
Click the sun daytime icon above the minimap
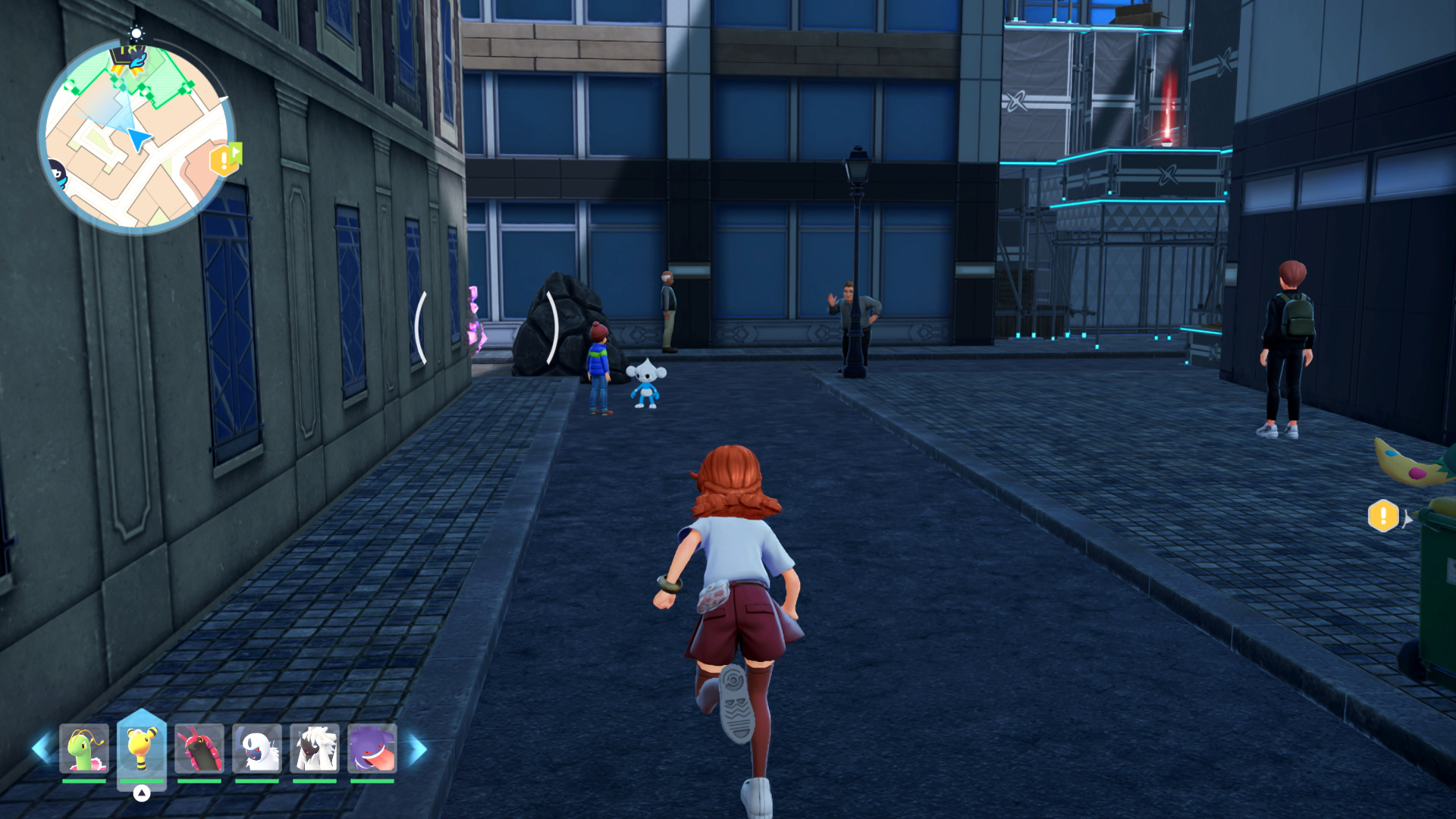(x=136, y=33)
